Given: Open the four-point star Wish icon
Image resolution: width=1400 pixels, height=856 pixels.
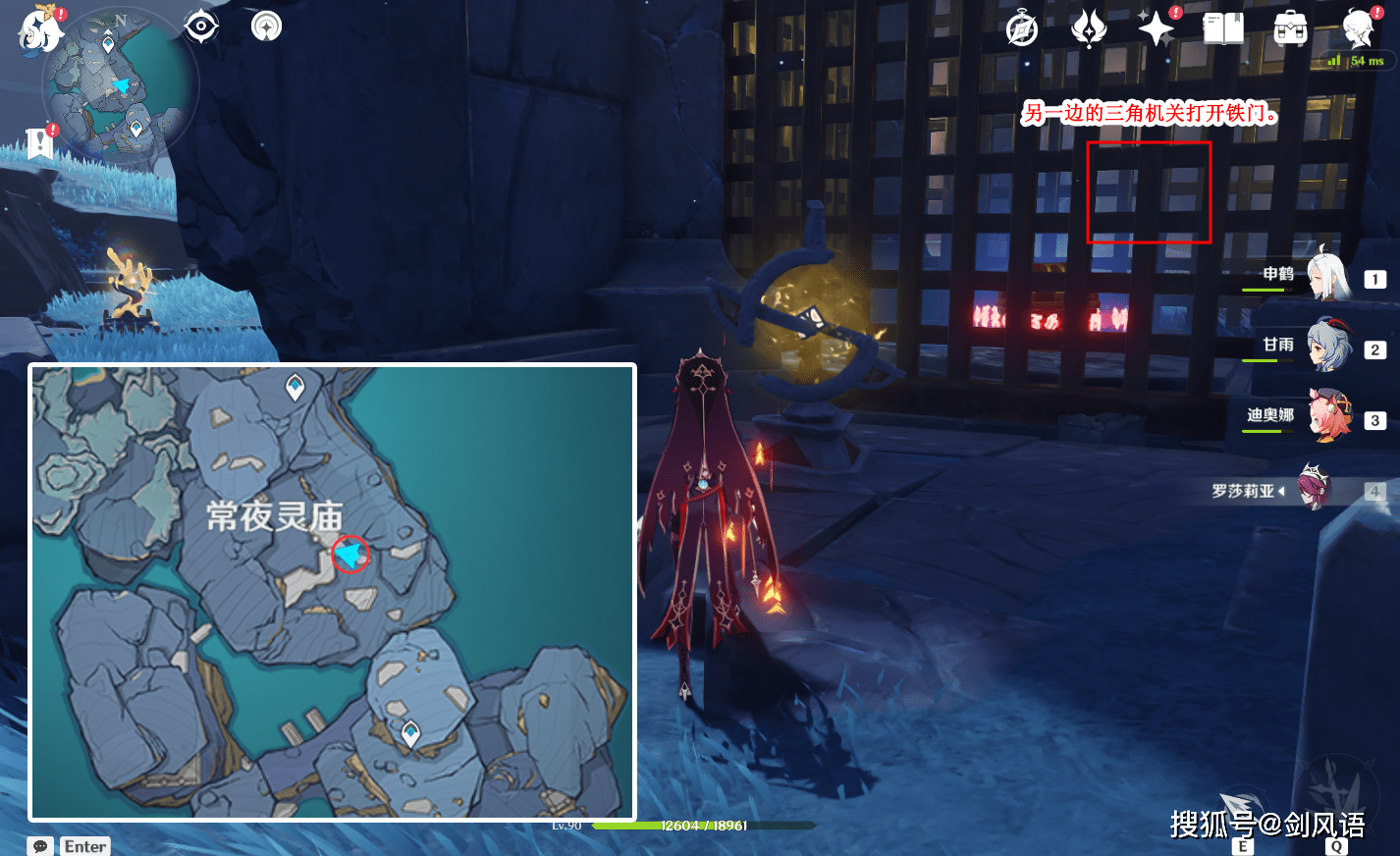Looking at the screenshot, I should click(x=1157, y=28).
